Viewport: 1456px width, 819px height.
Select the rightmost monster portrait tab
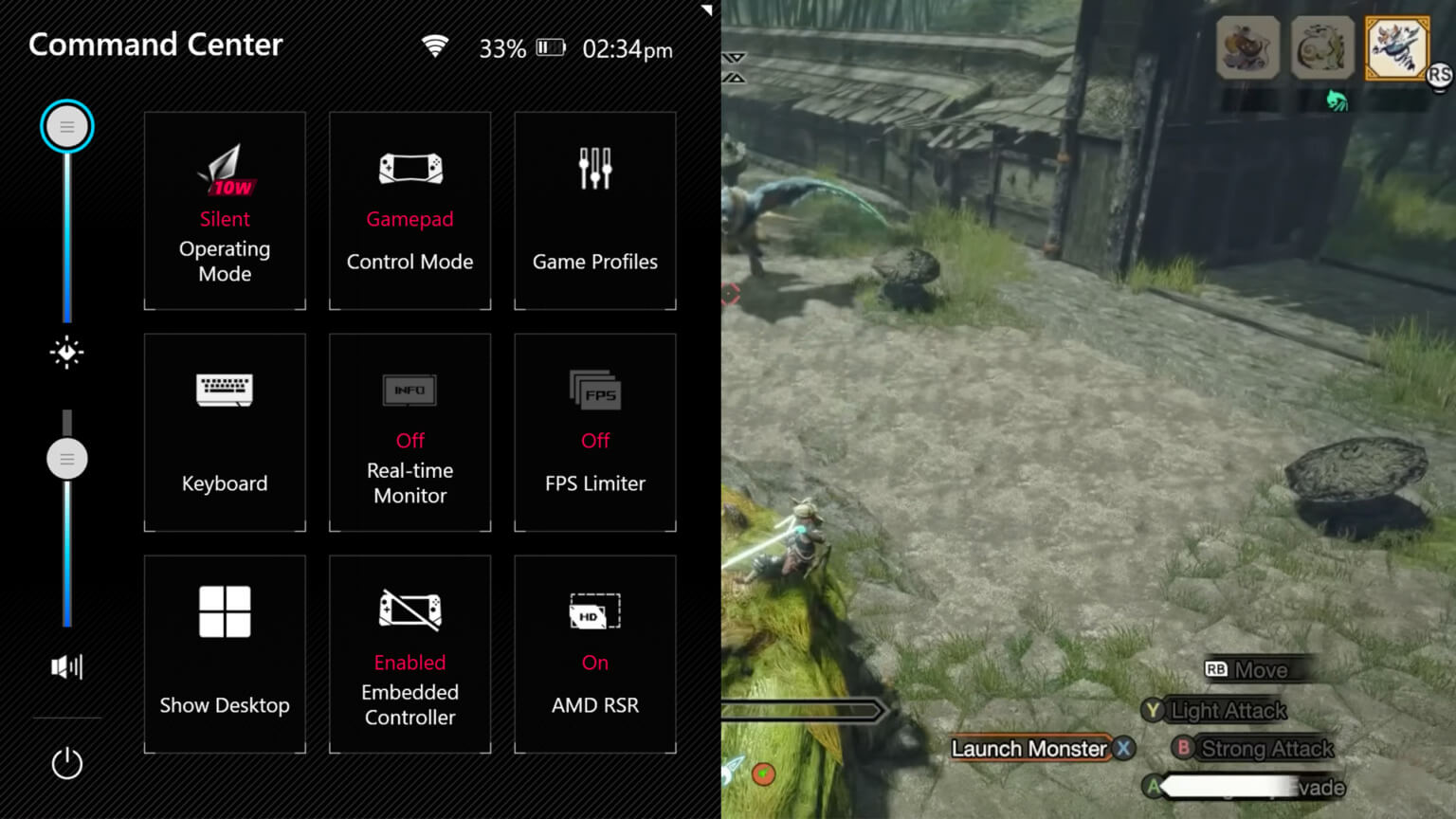tap(1394, 48)
